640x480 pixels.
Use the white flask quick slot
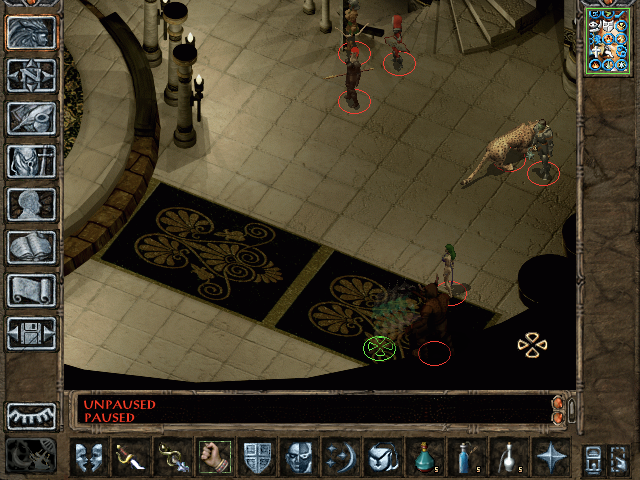click(508, 458)
